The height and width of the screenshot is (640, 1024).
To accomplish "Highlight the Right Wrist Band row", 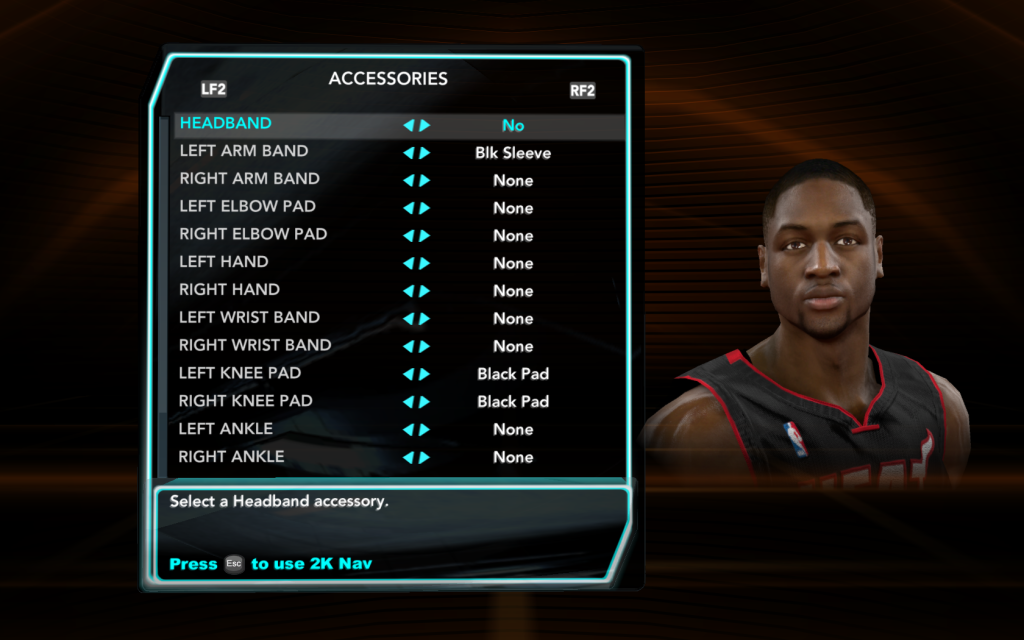I will (x=255, y=346).
